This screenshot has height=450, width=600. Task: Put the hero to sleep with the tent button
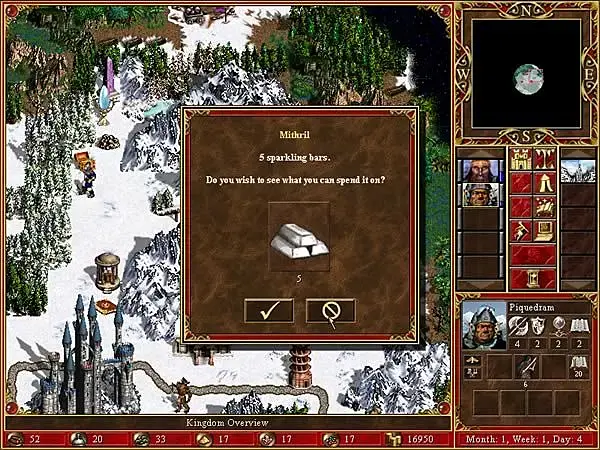click(x=545, y=183)
